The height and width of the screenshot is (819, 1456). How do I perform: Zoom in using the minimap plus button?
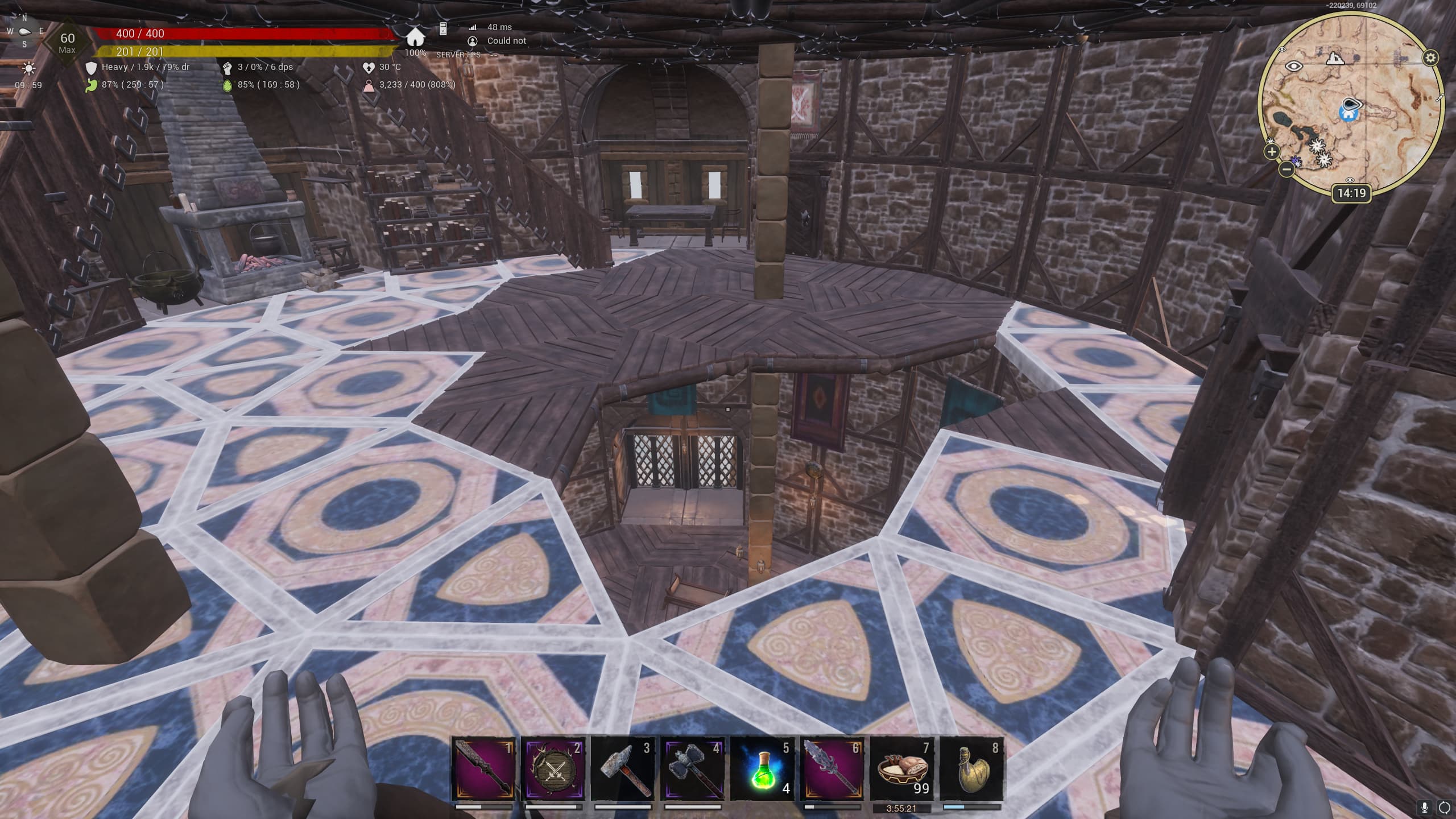coord(1271,151)
